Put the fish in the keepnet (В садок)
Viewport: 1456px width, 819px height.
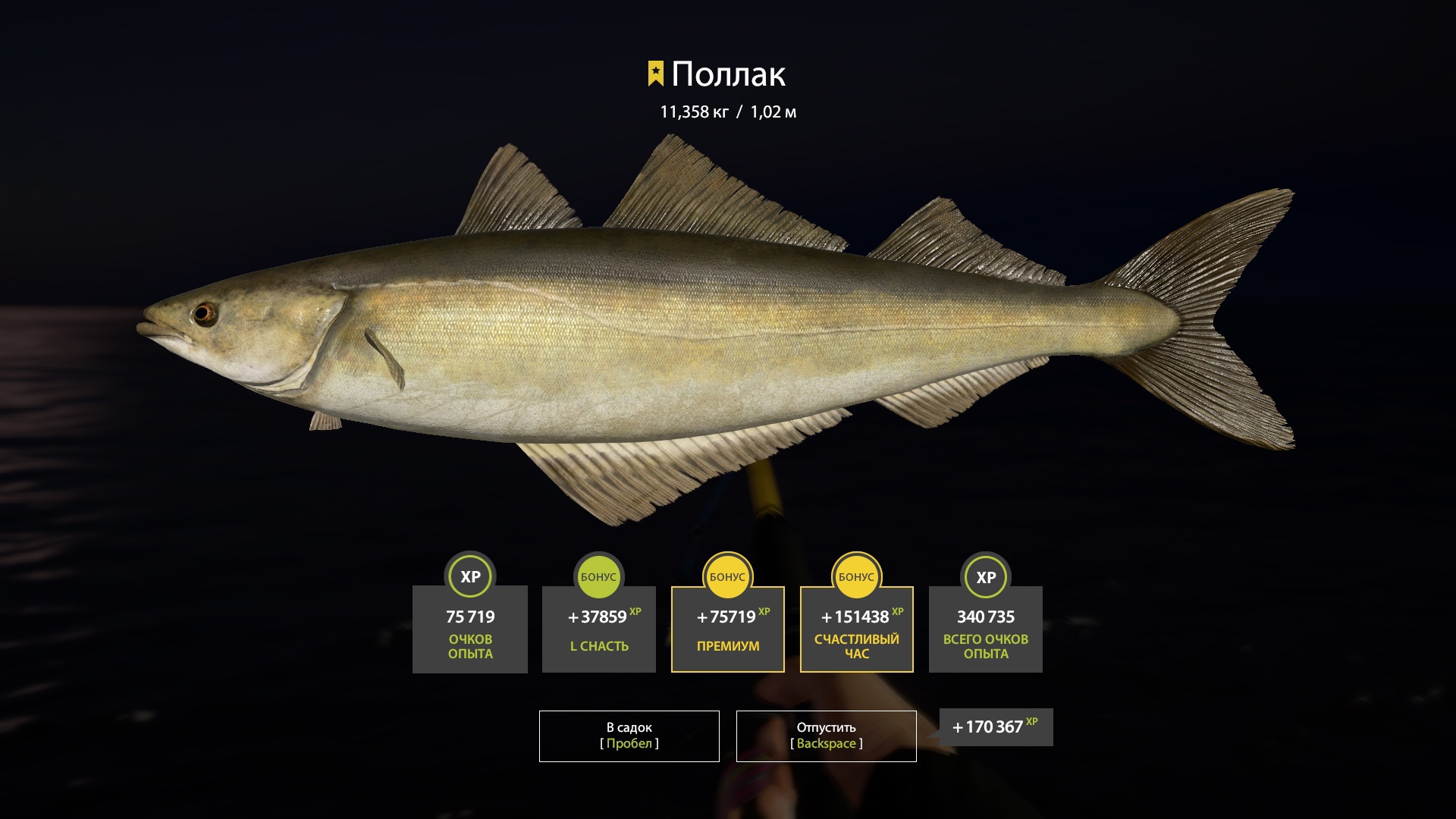(629, 736)
